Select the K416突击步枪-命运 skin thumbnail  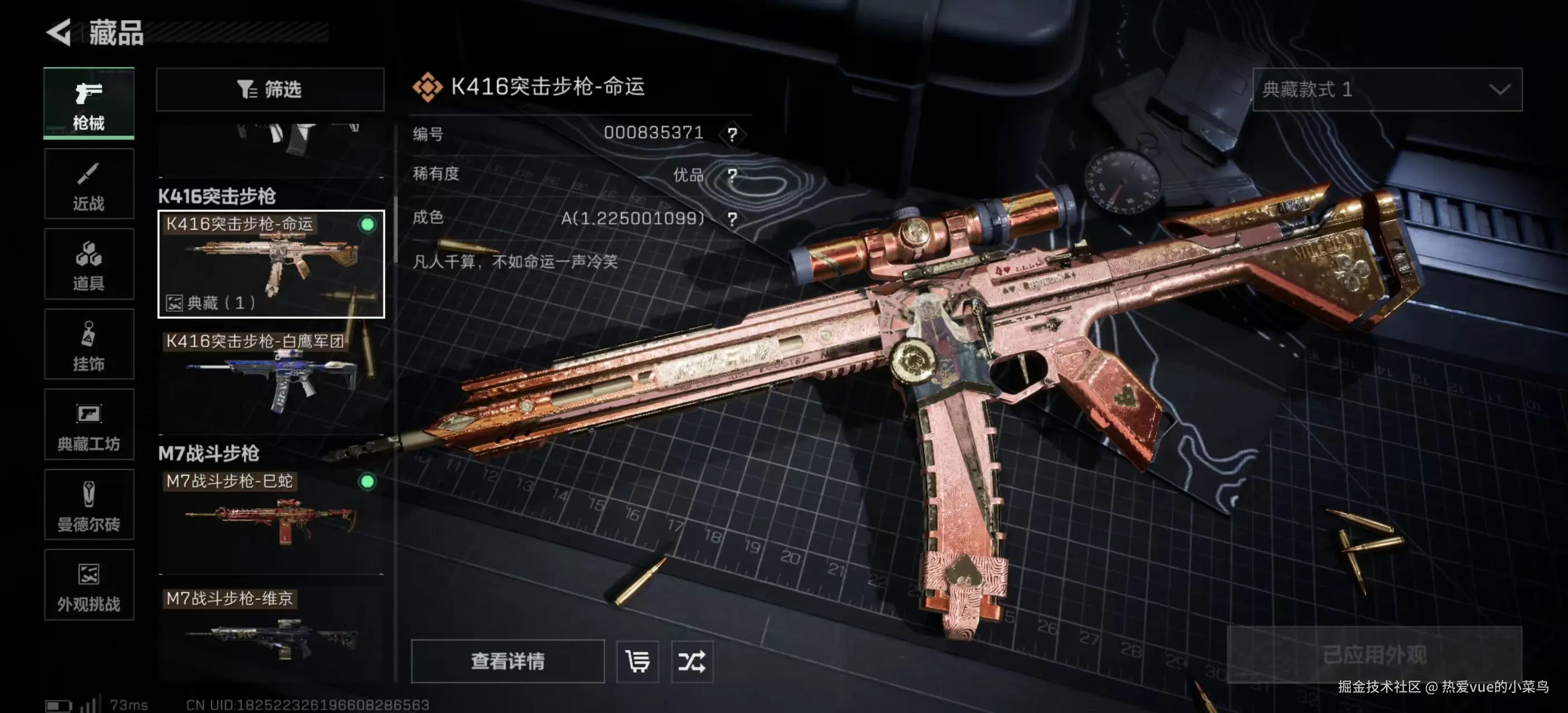coord(271,264)
